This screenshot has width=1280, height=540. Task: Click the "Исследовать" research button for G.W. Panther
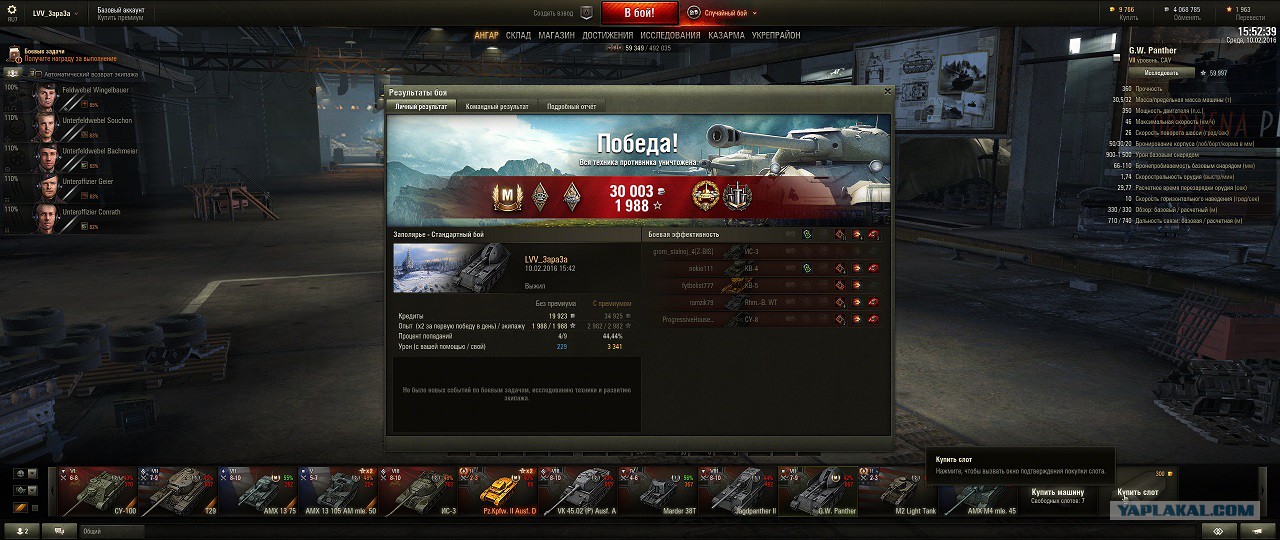click(x=1161, y=73)
